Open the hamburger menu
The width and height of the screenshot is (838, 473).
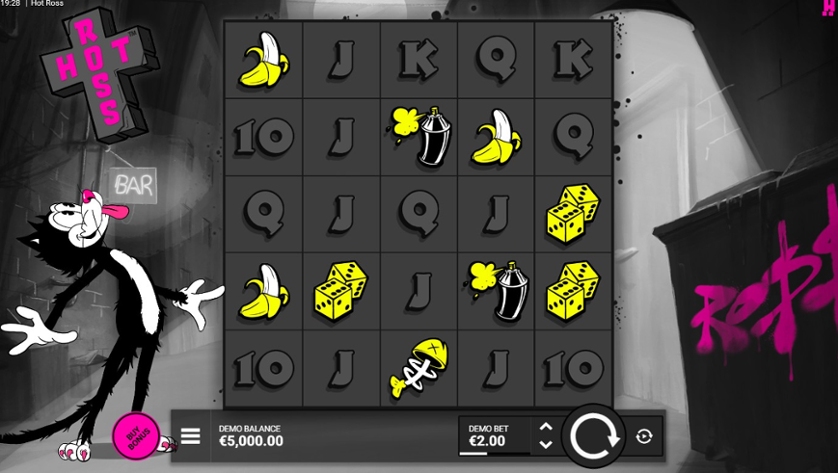190,436
